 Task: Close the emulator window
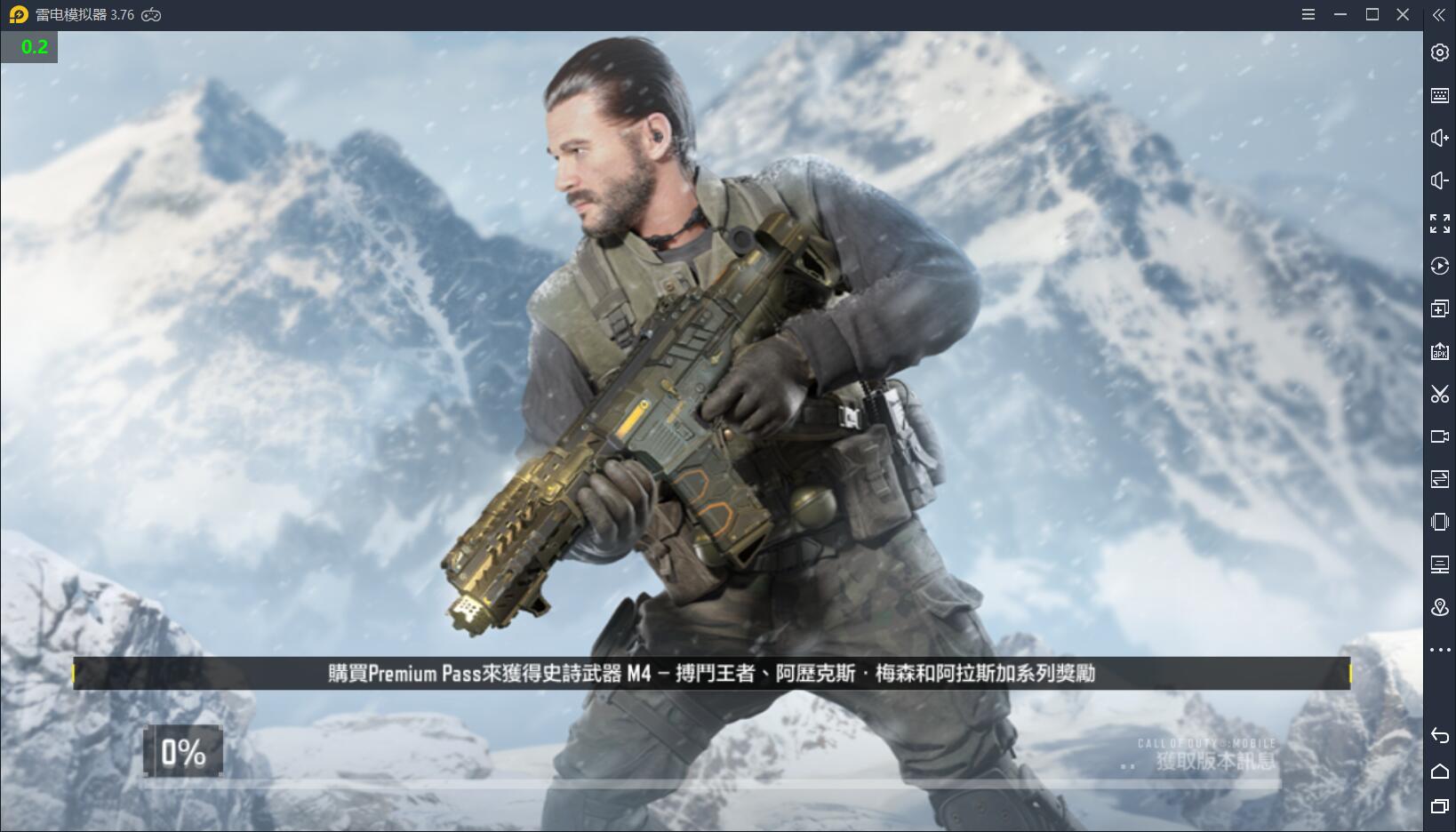[1403, 14]
